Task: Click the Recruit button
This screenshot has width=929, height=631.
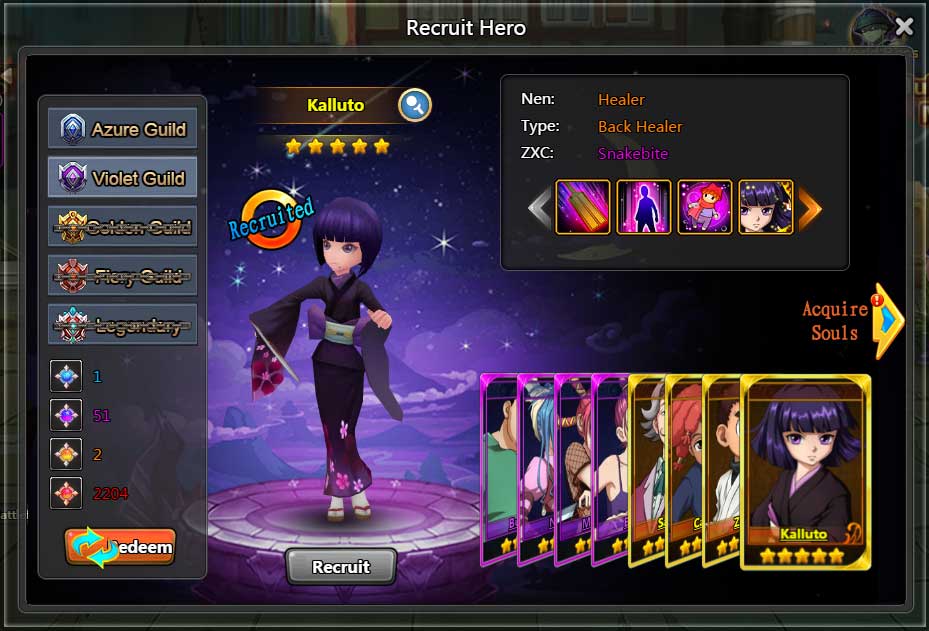Action: click(341, 567)
